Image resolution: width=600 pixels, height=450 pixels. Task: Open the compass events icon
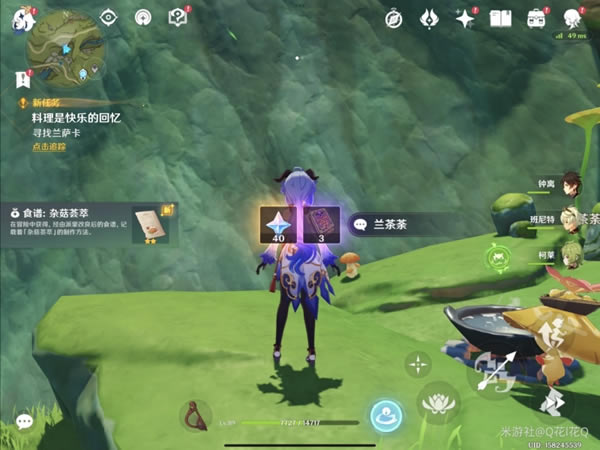click(394, 18)
